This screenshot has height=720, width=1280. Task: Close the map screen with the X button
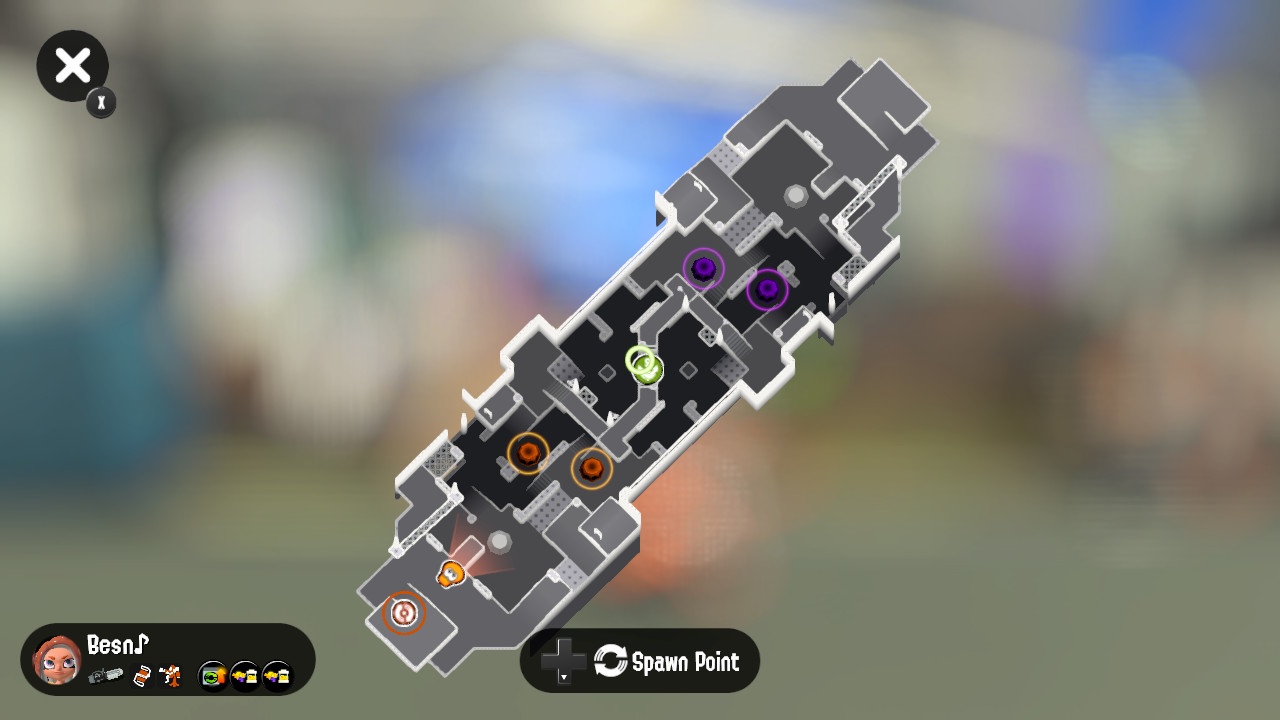[72, 65]
